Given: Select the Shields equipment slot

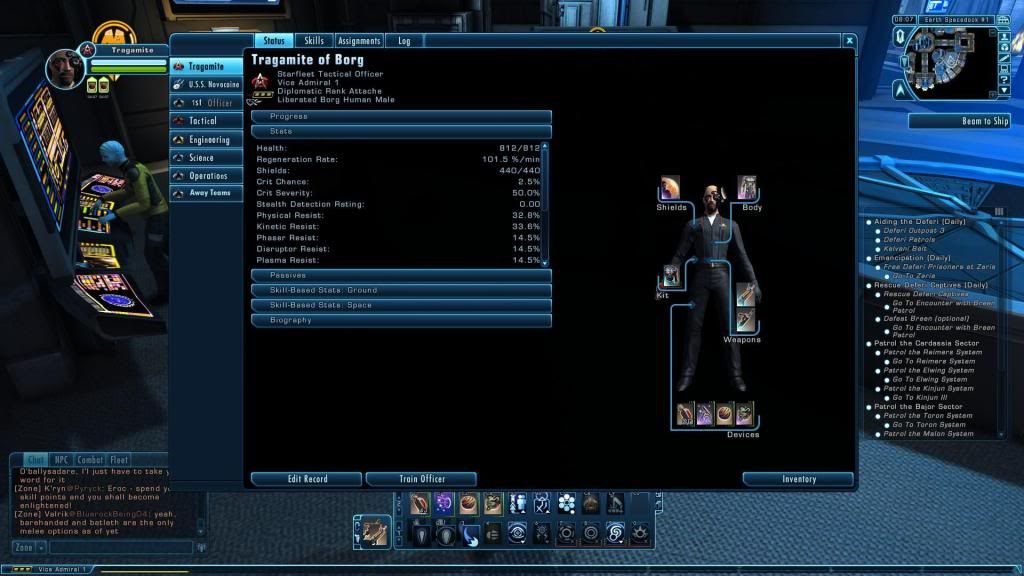Looking at the screenshot, I should 670,188.
